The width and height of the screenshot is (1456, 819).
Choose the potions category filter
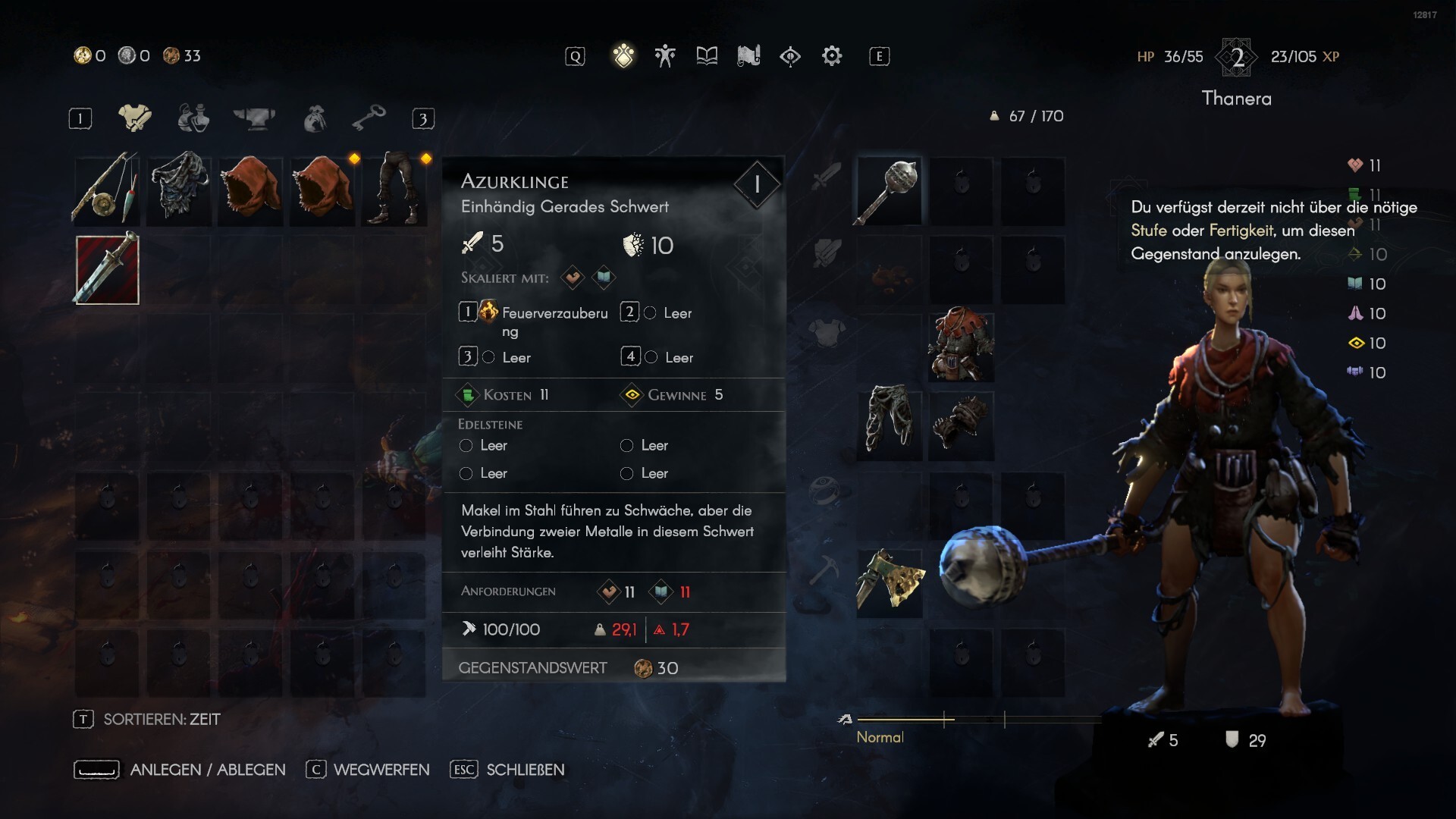pos(193,118)
